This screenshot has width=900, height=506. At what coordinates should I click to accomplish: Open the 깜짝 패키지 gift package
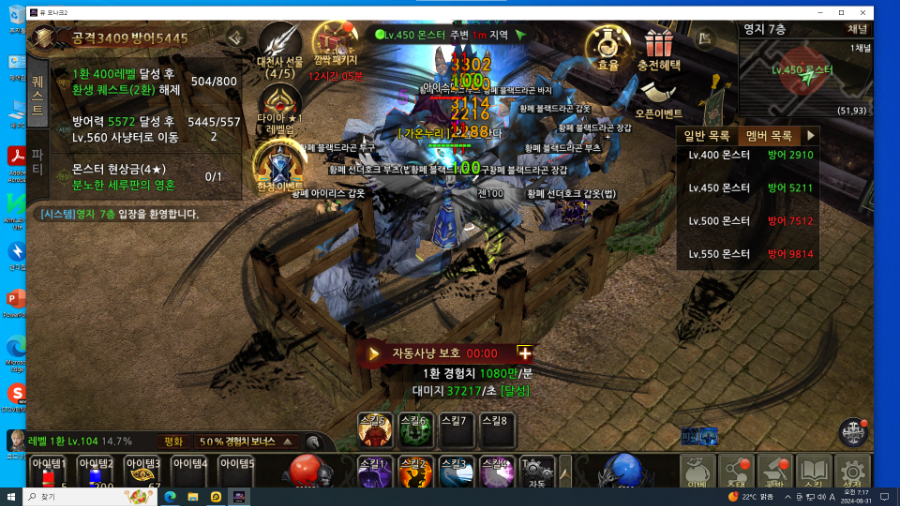[x=334, y=47]
